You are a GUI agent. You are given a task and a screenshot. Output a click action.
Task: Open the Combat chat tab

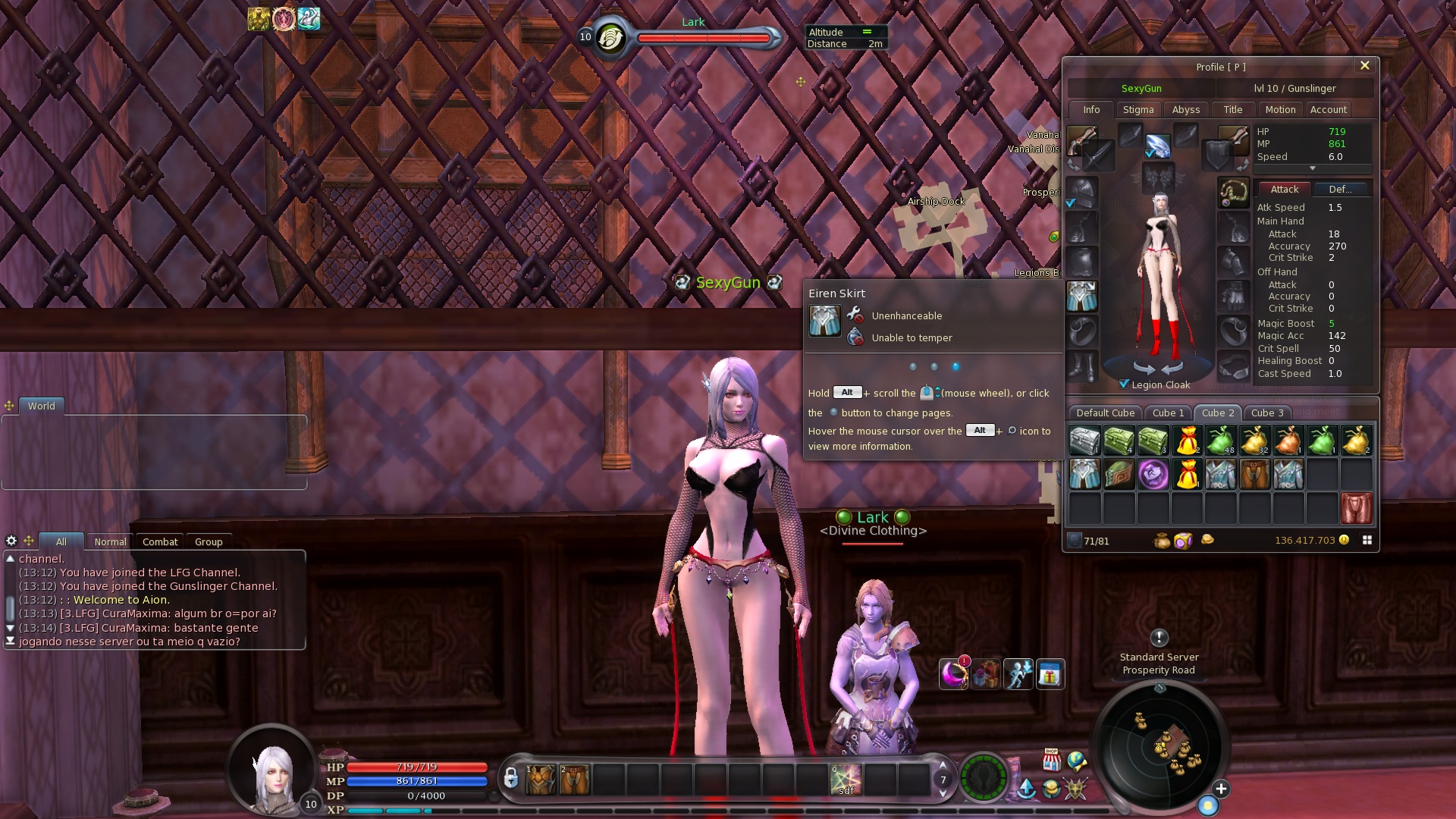[159, 542]
